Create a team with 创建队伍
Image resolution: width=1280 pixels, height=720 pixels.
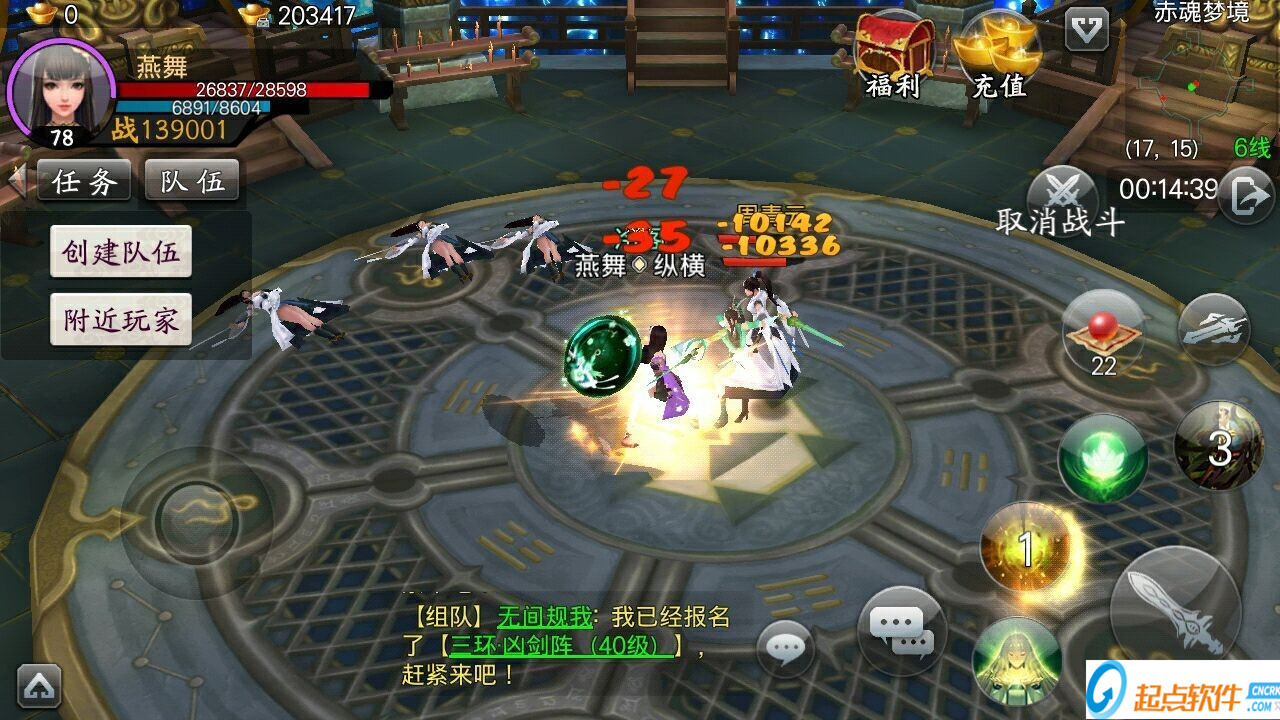click(121, 251)
